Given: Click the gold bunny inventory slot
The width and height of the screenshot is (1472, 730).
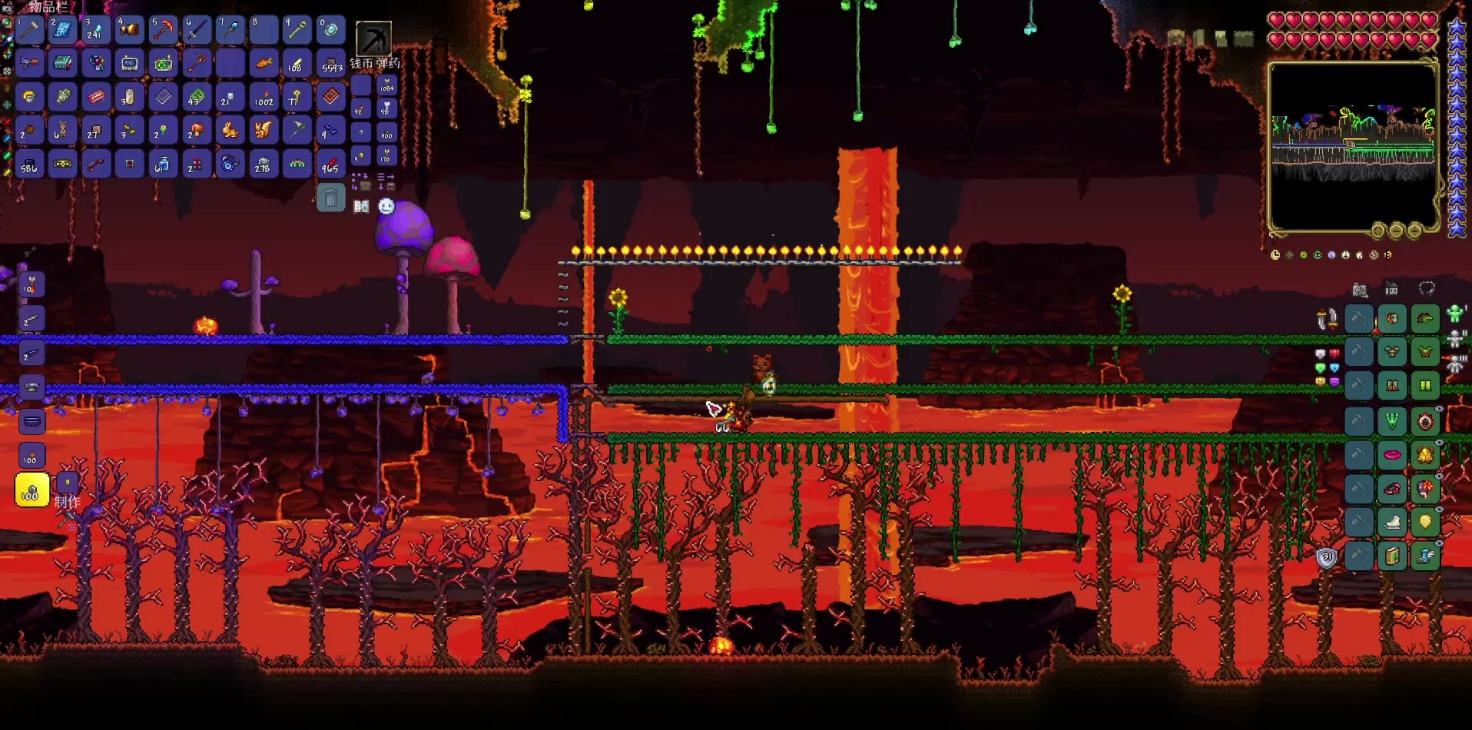Looking at the screenshot, I should 230,130.
